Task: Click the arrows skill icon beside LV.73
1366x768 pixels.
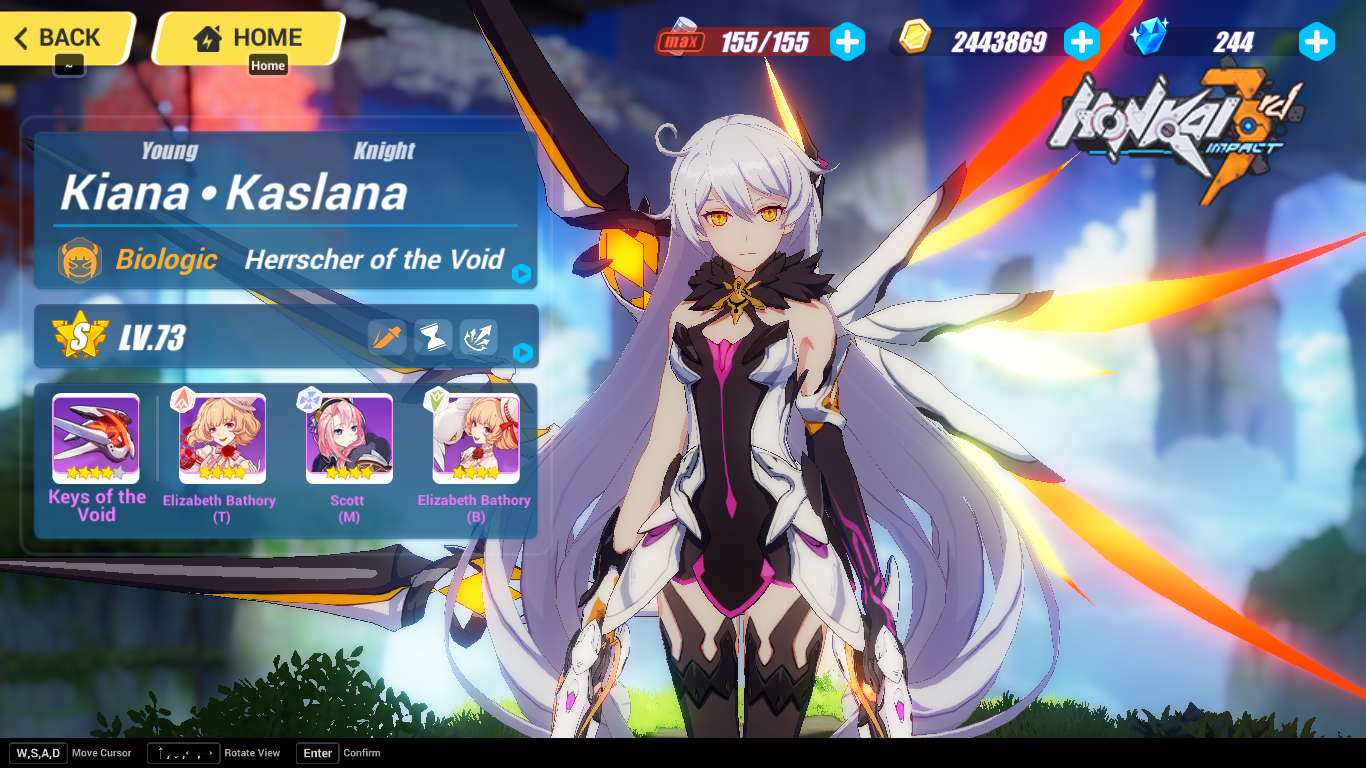Action: [478, 337]
